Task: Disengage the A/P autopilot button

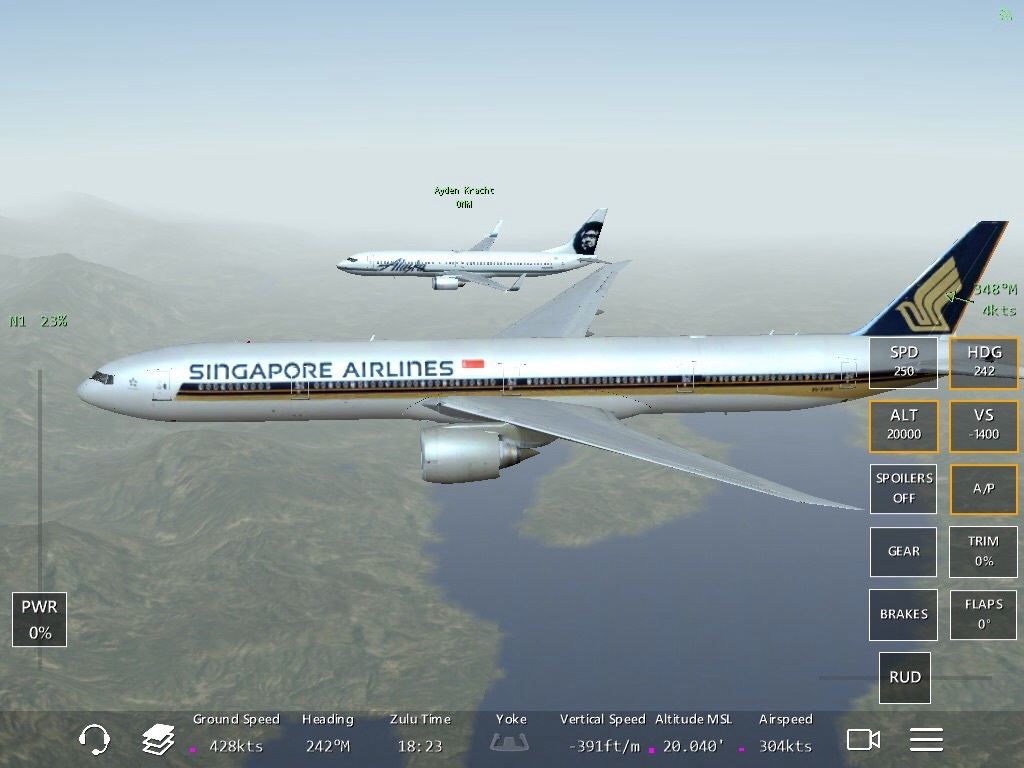Action: pyautogui.click(x=984, y=488)
